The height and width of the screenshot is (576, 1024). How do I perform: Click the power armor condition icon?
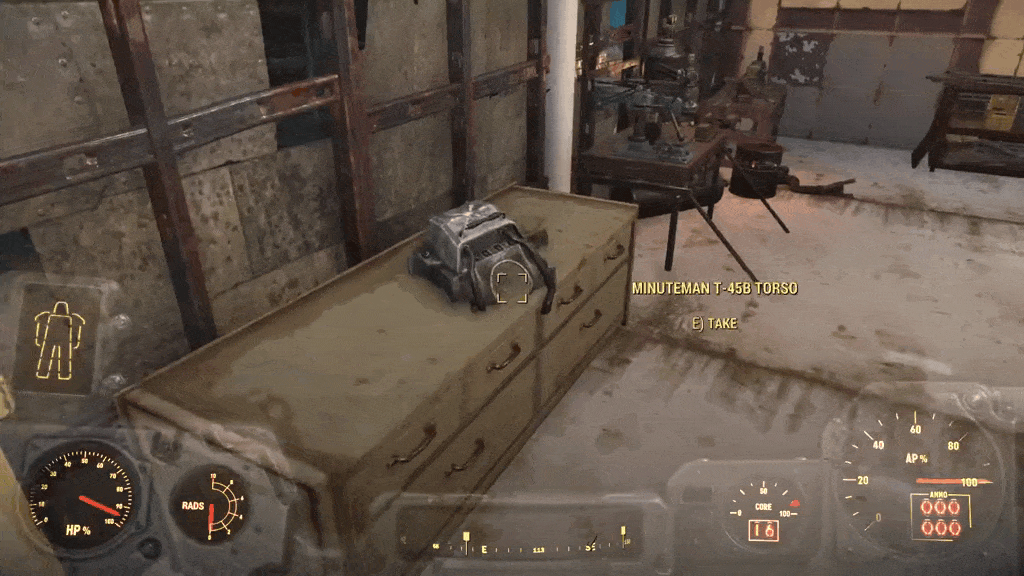(x=60, y=339)
